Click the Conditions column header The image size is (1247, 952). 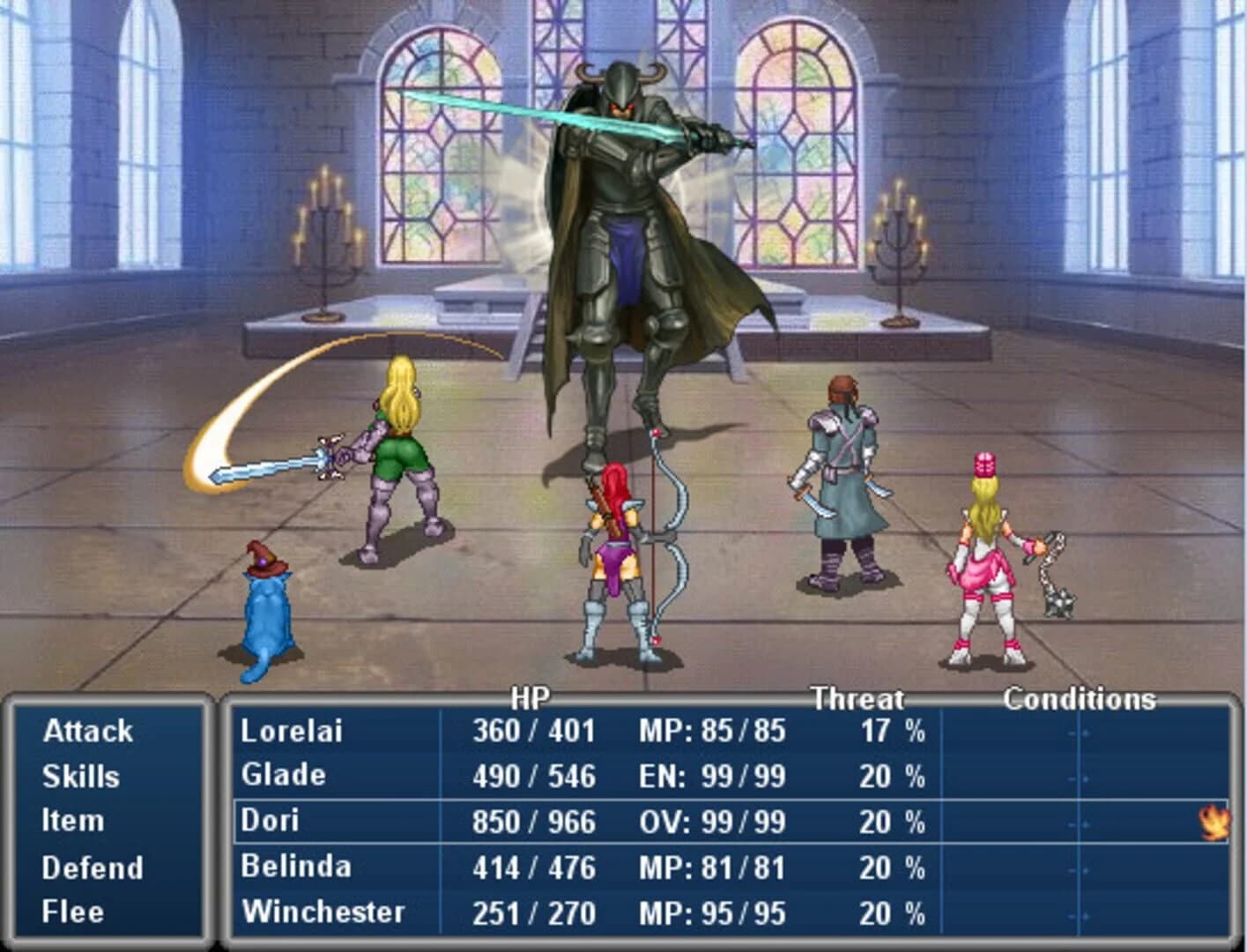point(1081,701)
